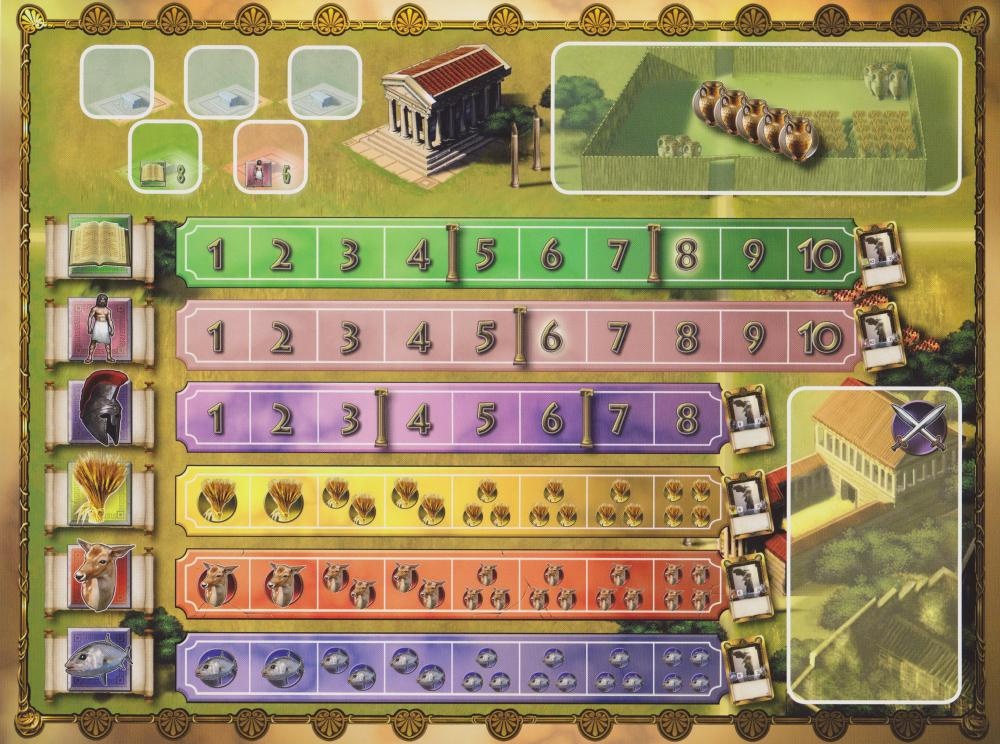The image size is (1000, 744).
Task: Select the fish resource icon
Action: coord(100,660)
